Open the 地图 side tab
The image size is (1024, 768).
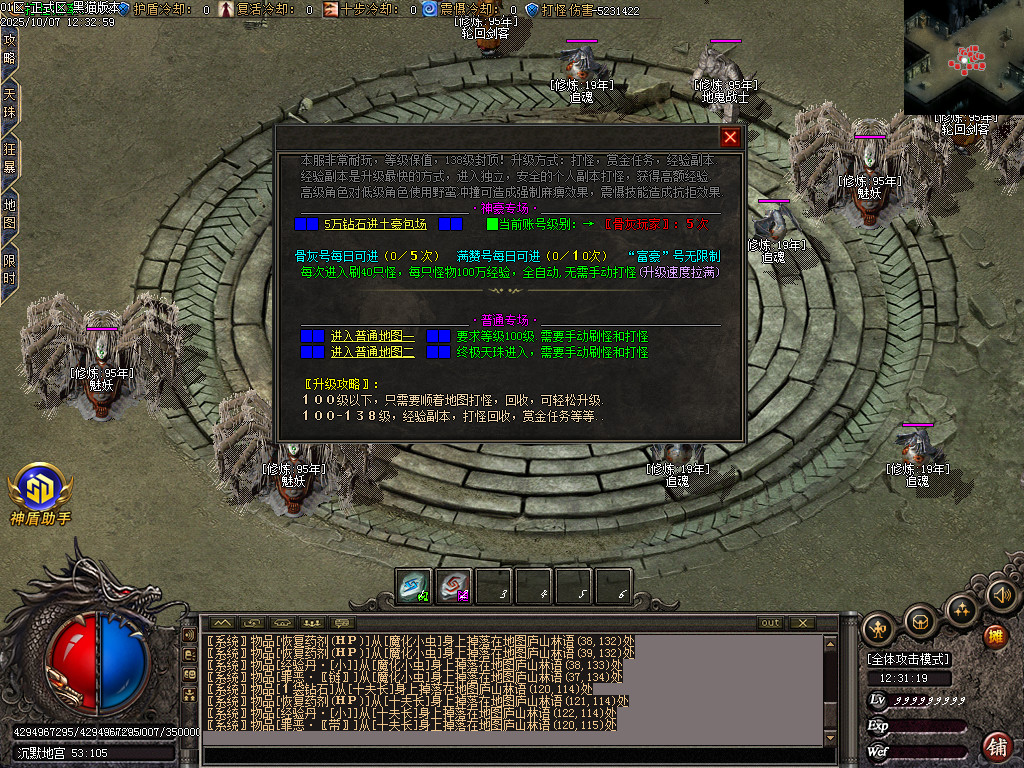(9, 214)
